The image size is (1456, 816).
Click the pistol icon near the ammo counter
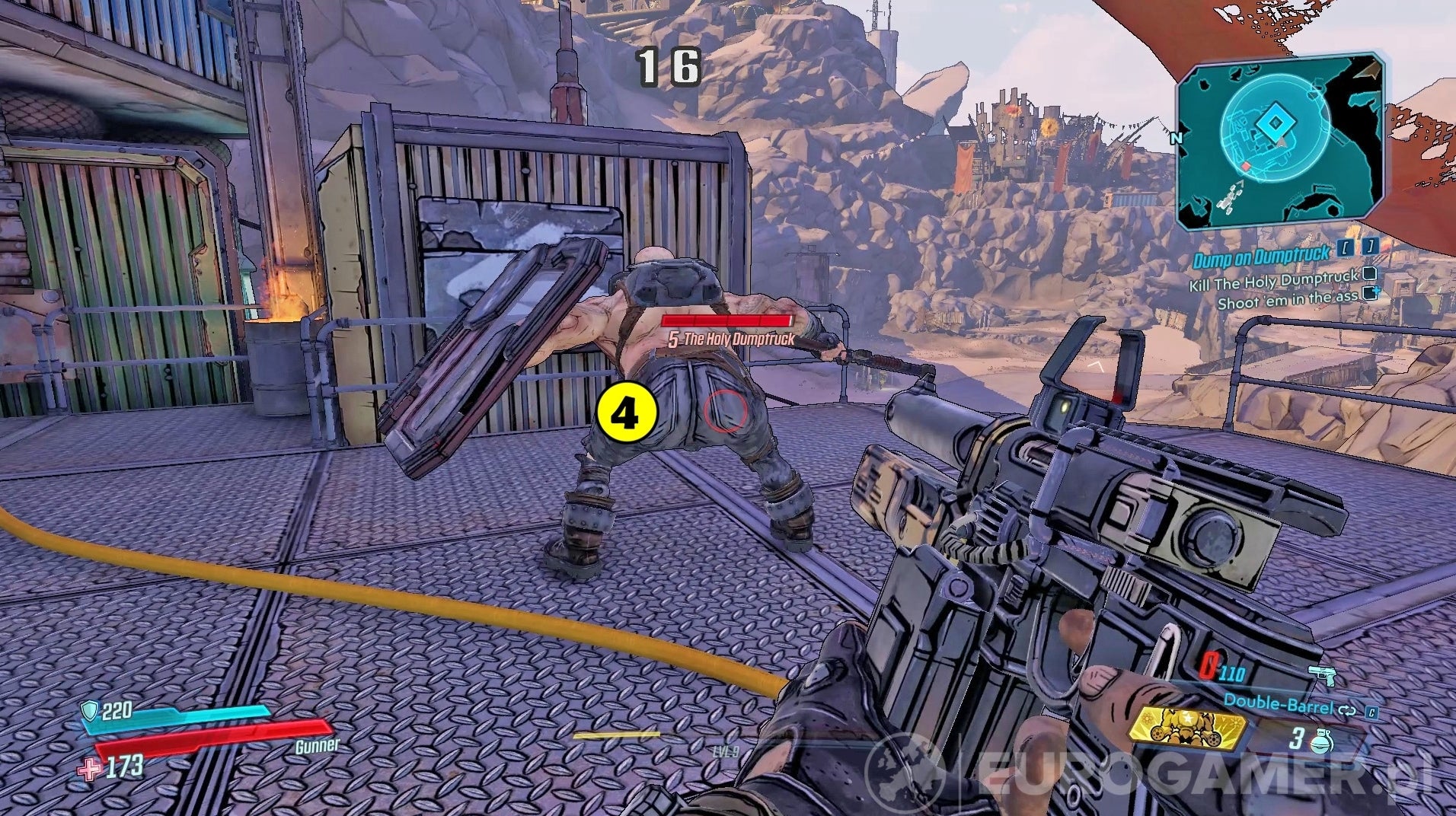pos(1321,674)
